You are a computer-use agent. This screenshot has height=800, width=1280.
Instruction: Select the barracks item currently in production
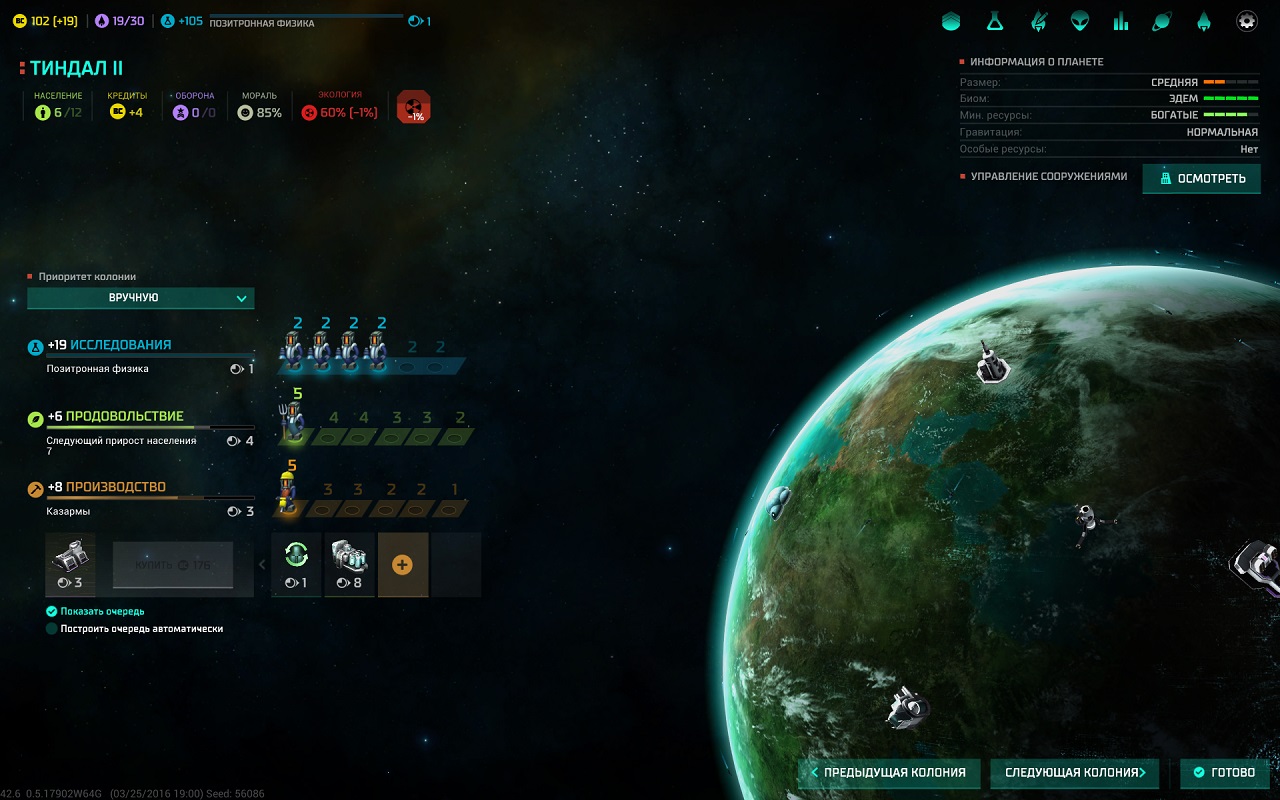(x=71, y=564)
